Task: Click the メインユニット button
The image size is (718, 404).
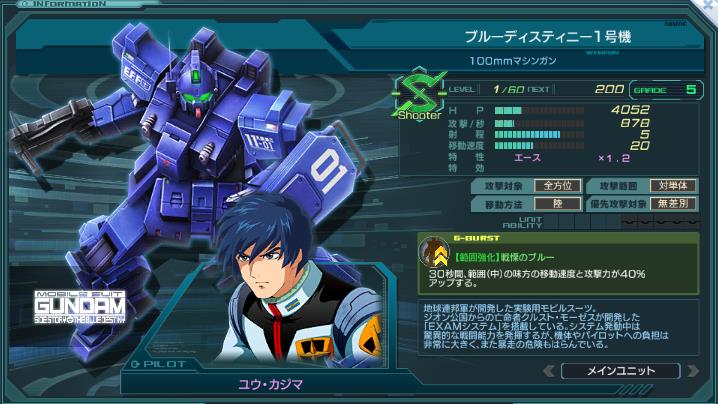Action: pos(622,371)
